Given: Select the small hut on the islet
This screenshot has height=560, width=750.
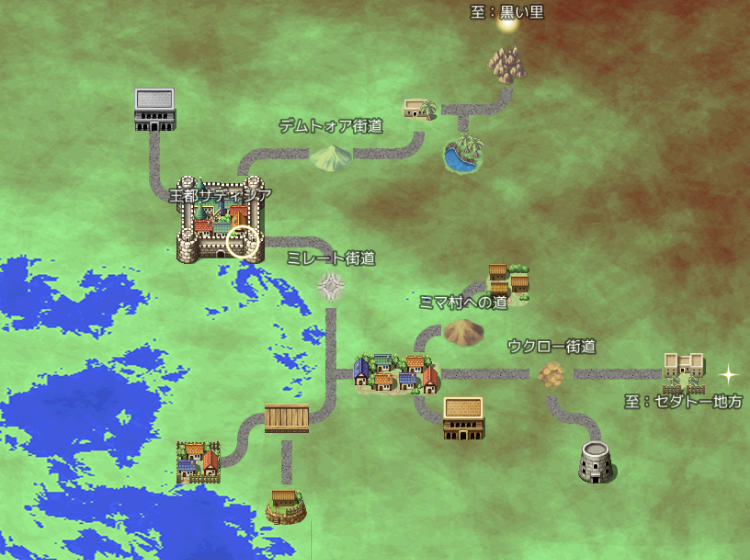Looking at the screenshot, I should click(x=287, y=503).
